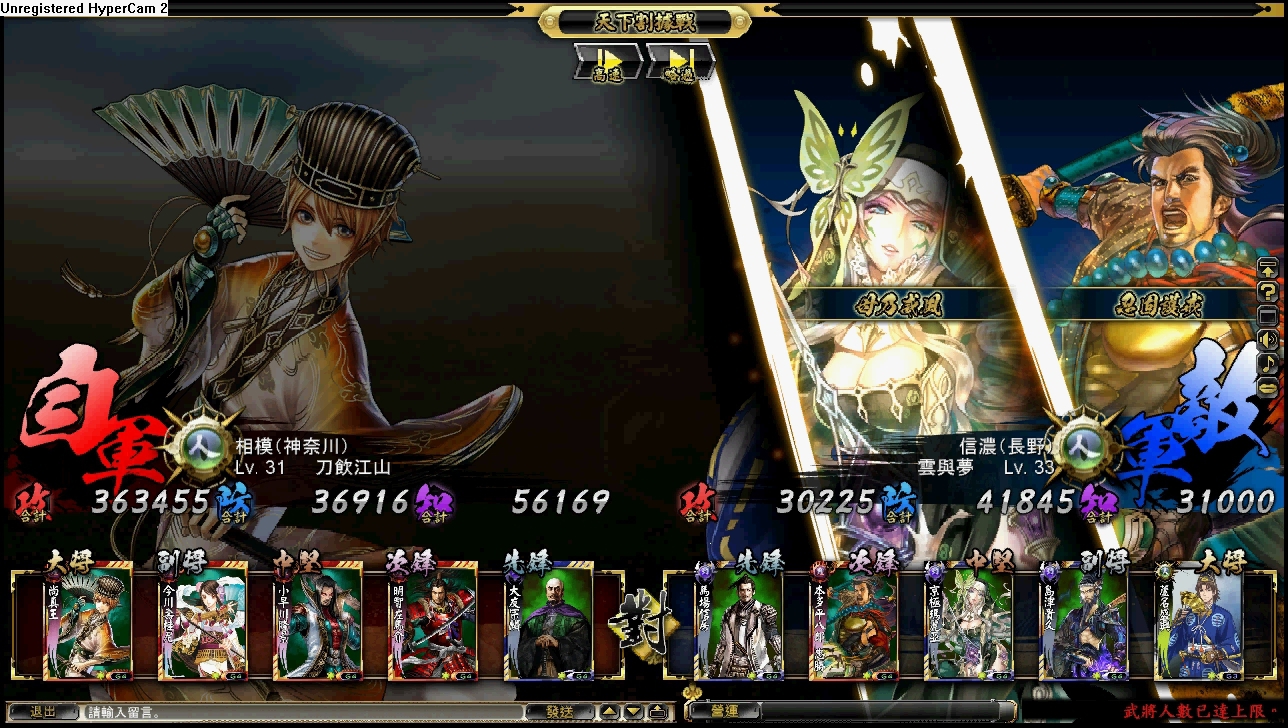Activate the 高速 fast-forward battle button
Viewport: 1288px width, 728px height.
(x=607, y=62)
